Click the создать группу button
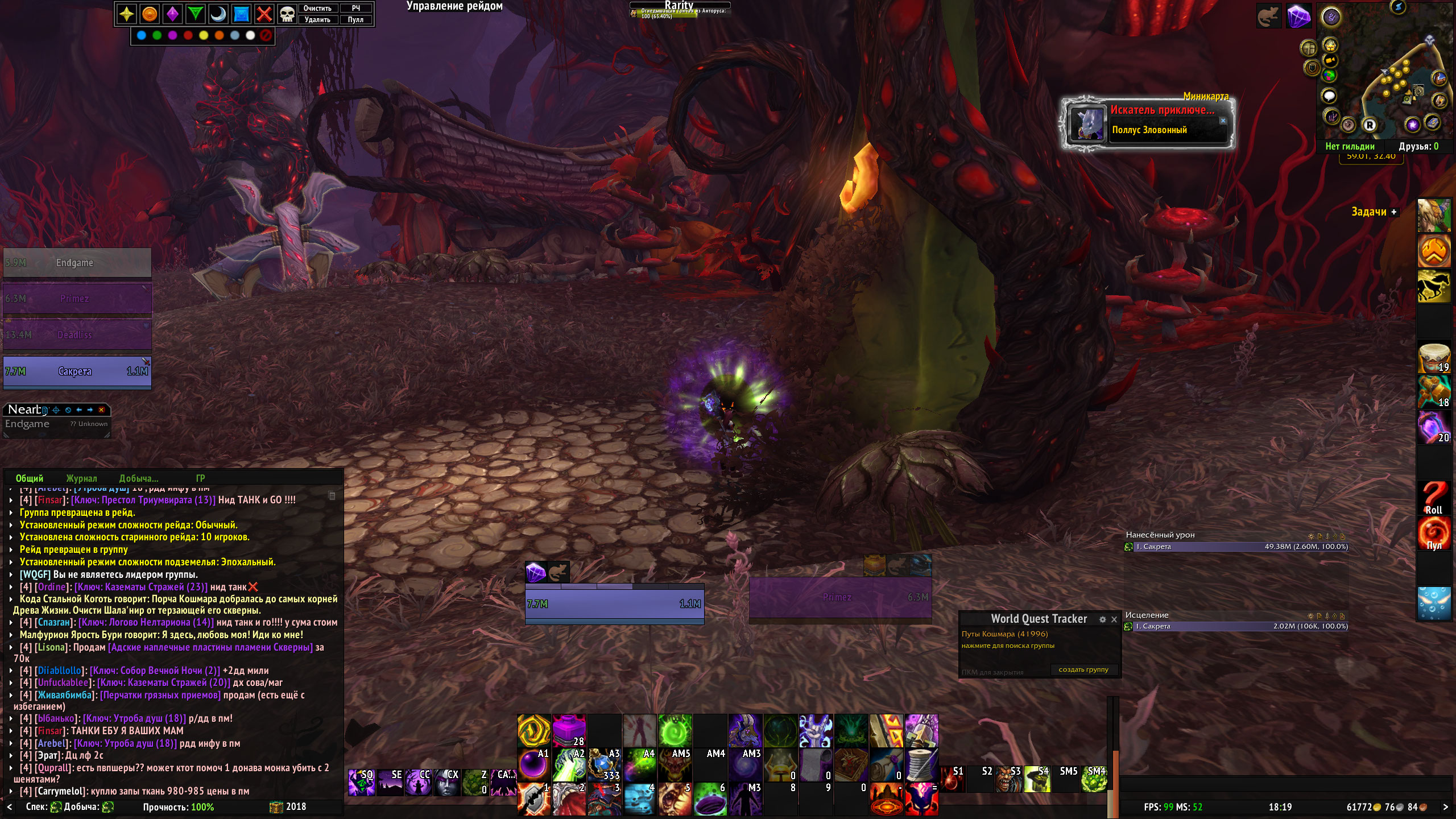This screenshot has height=819, width=1456. [x=1083, y=669]
